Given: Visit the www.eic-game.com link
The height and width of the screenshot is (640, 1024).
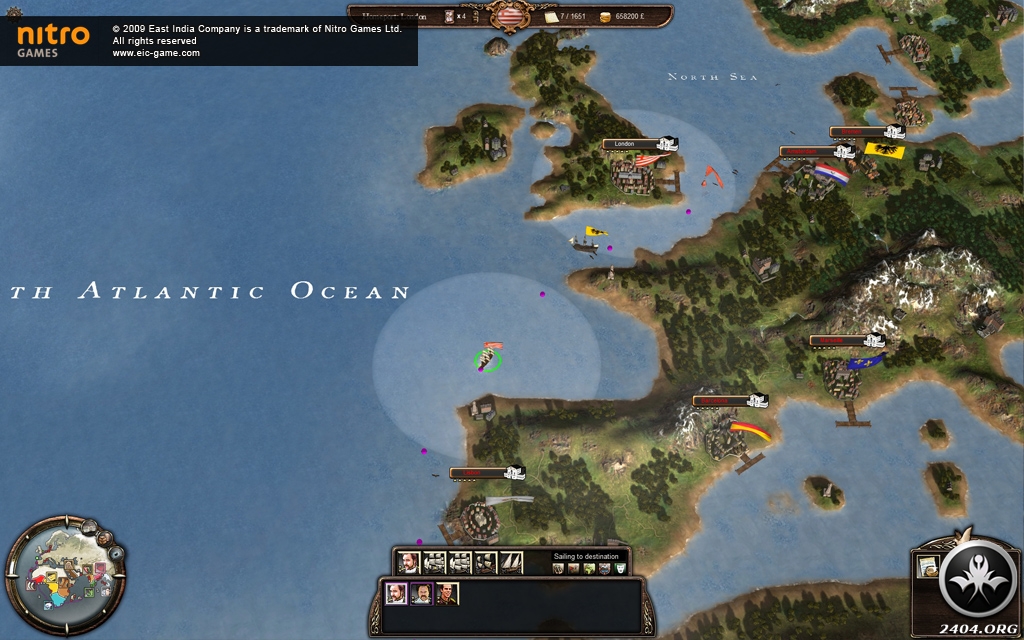Looking at the screenshot, I should pyautogui.click(x=156, y=53).
